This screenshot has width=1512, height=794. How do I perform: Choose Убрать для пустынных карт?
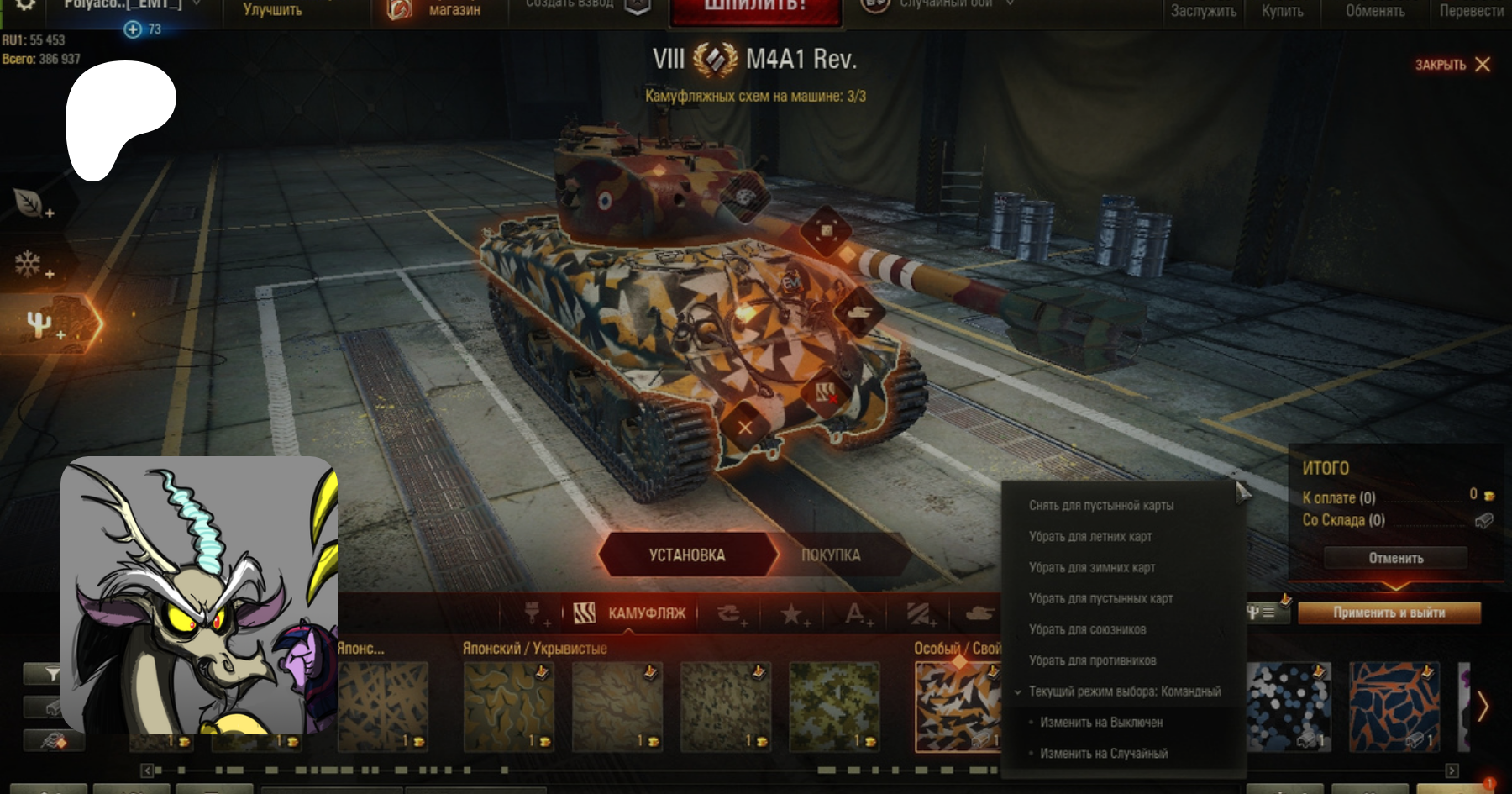pos(1100,598)
